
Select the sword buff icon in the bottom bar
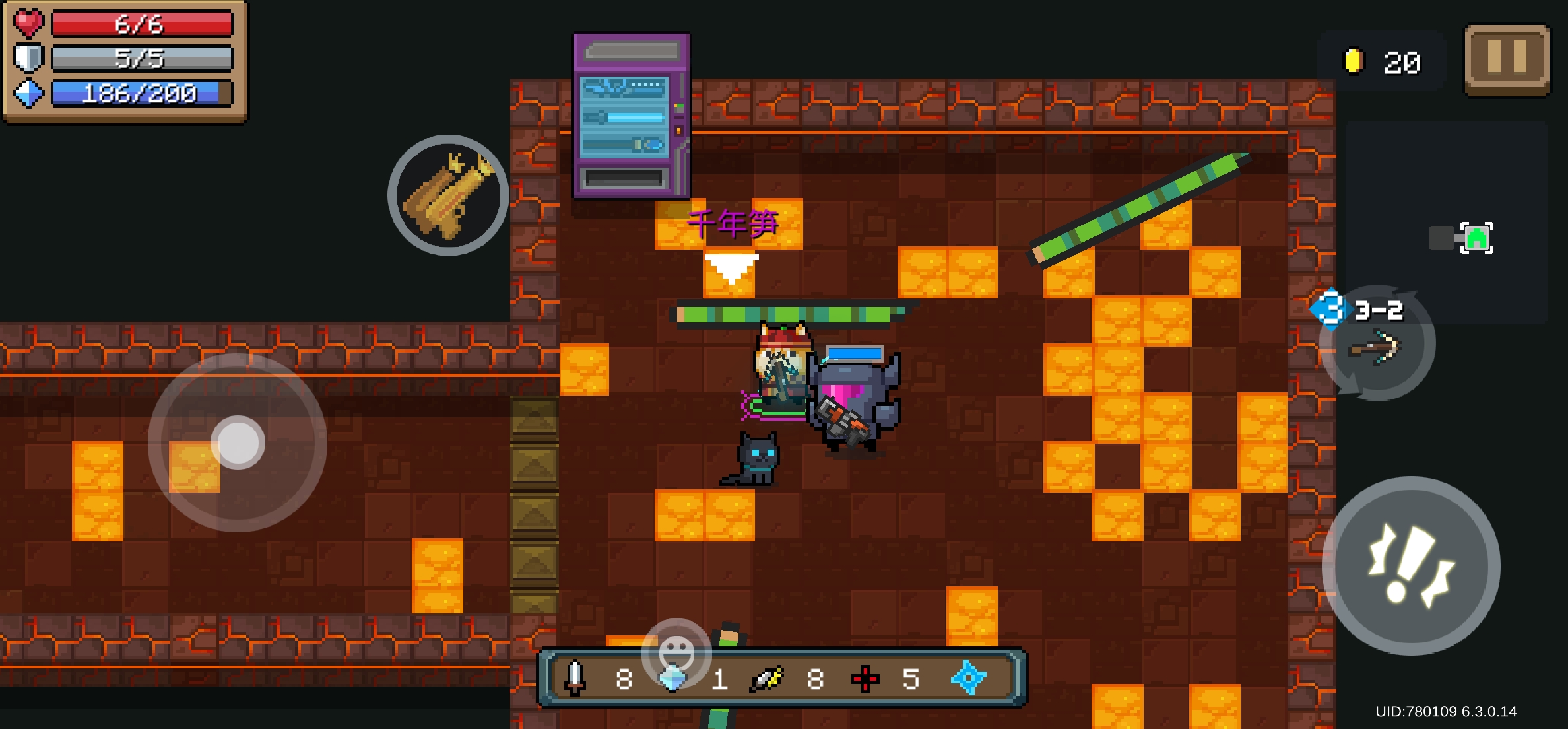(575, 678)
